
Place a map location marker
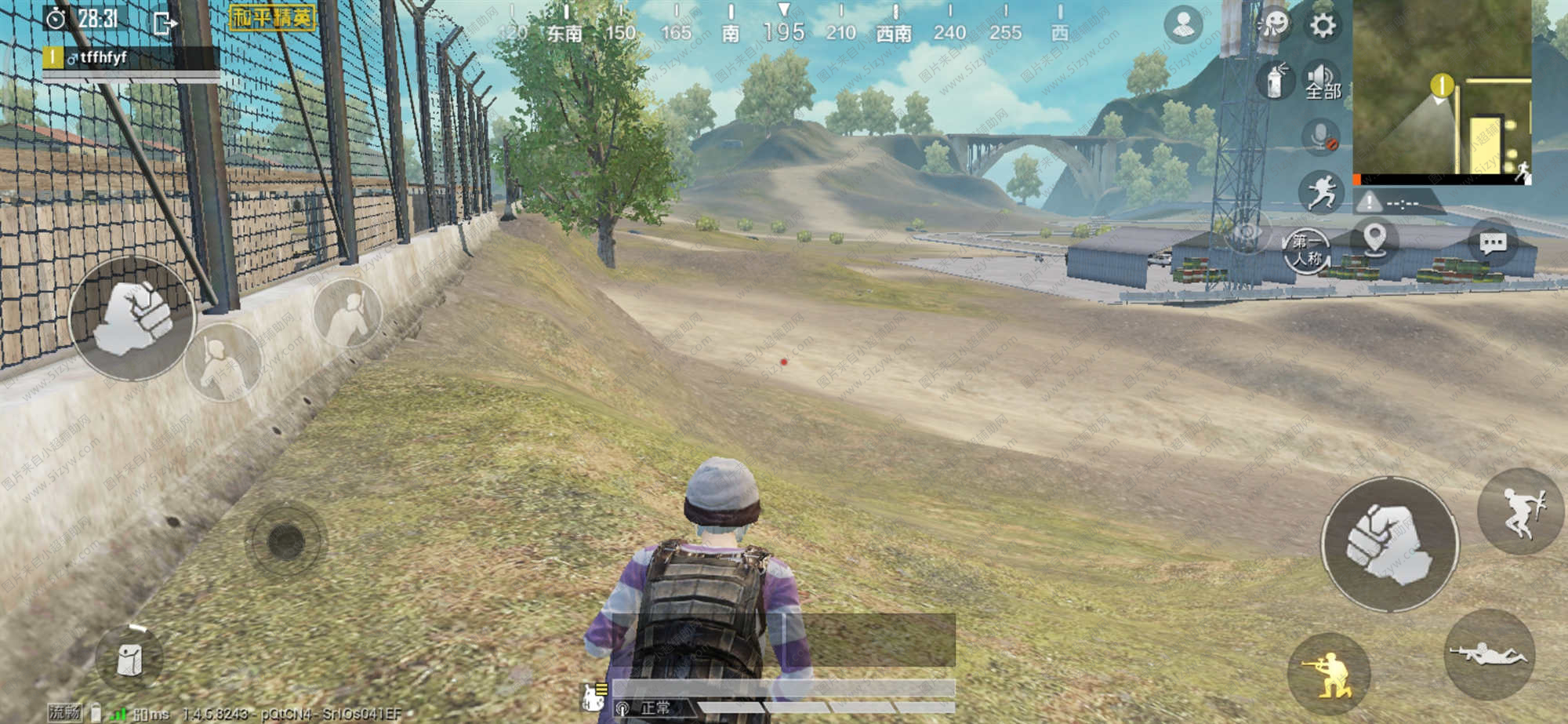click(x=1374, y=239)
